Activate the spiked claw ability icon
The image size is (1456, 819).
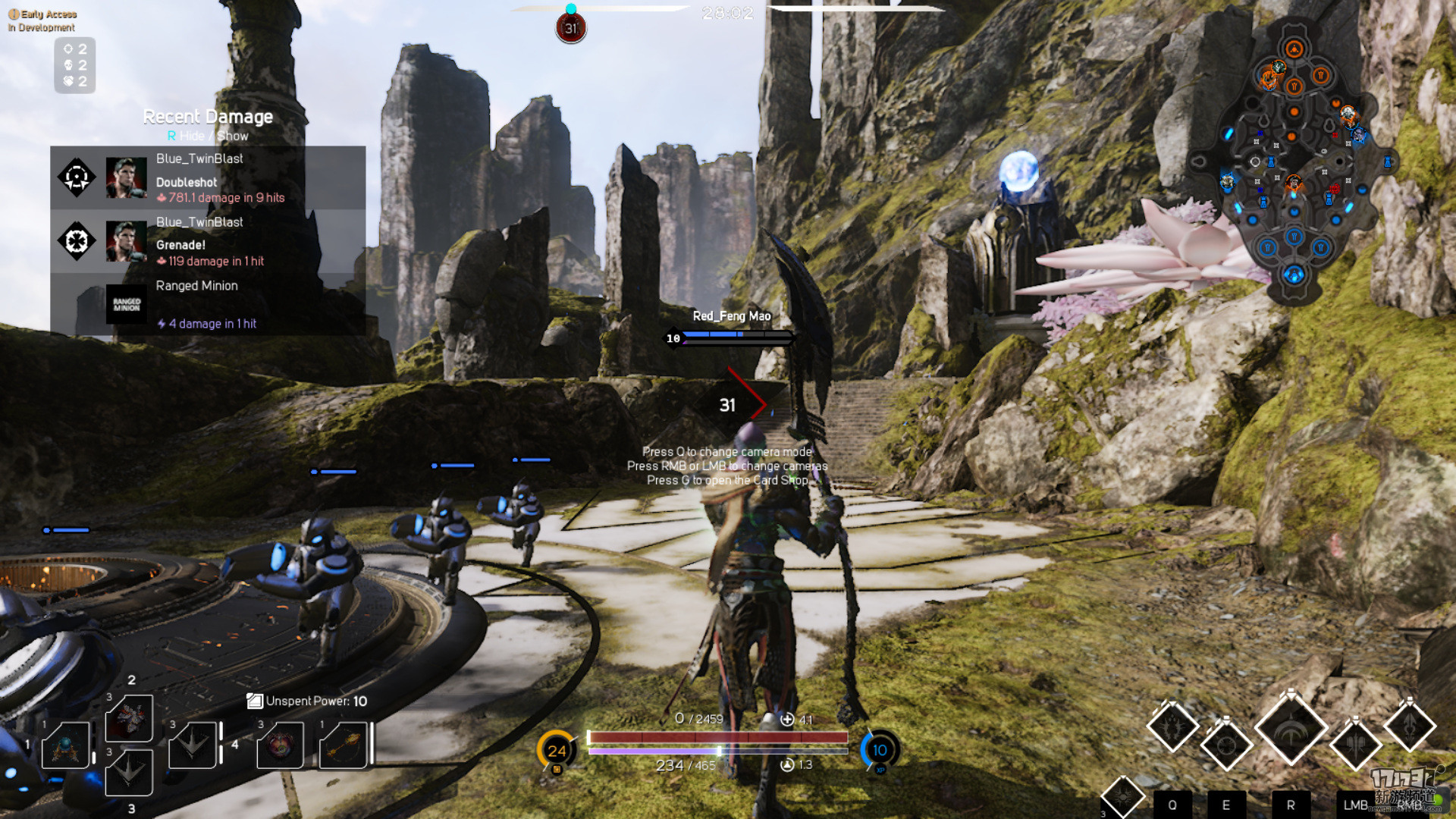1172,726
